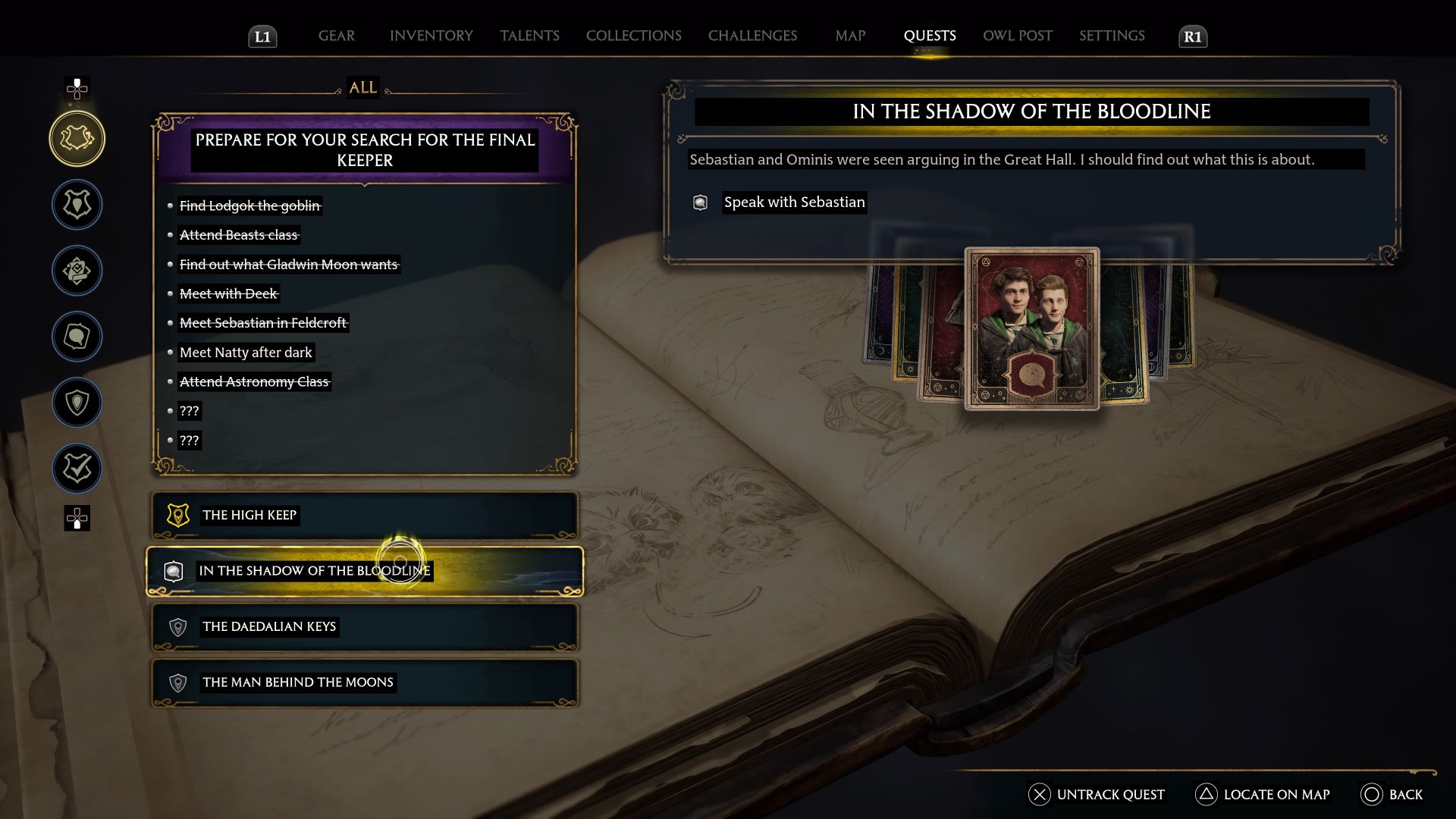Select the highlighted All quests filter icon
Viewport: 1456px width, 819px height.
tap(77, 139)
